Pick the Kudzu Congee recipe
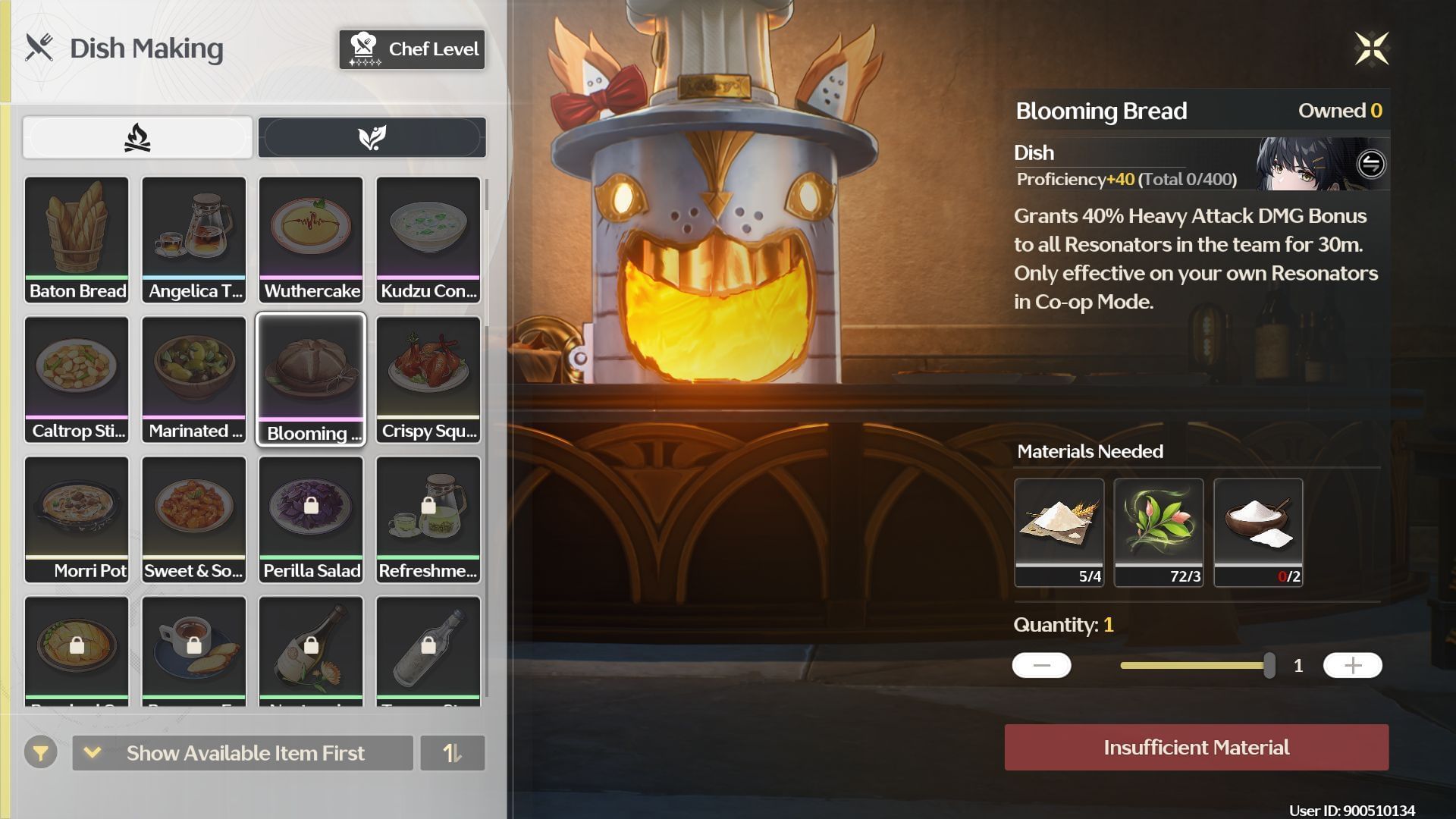This screenshot has height=819, width=1456. pos(428,240)
